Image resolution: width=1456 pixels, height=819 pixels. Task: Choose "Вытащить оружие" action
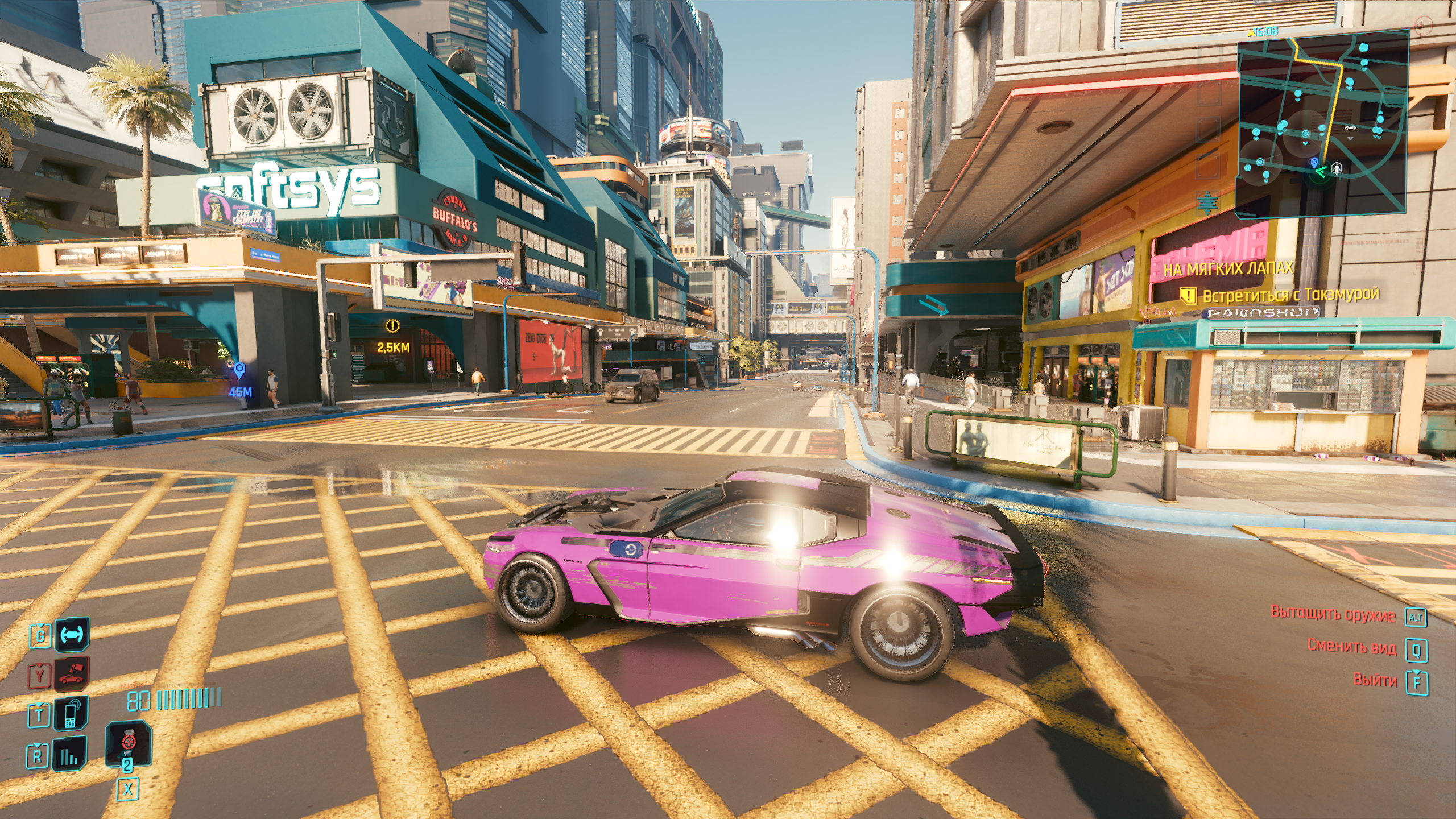point(1333,614)
